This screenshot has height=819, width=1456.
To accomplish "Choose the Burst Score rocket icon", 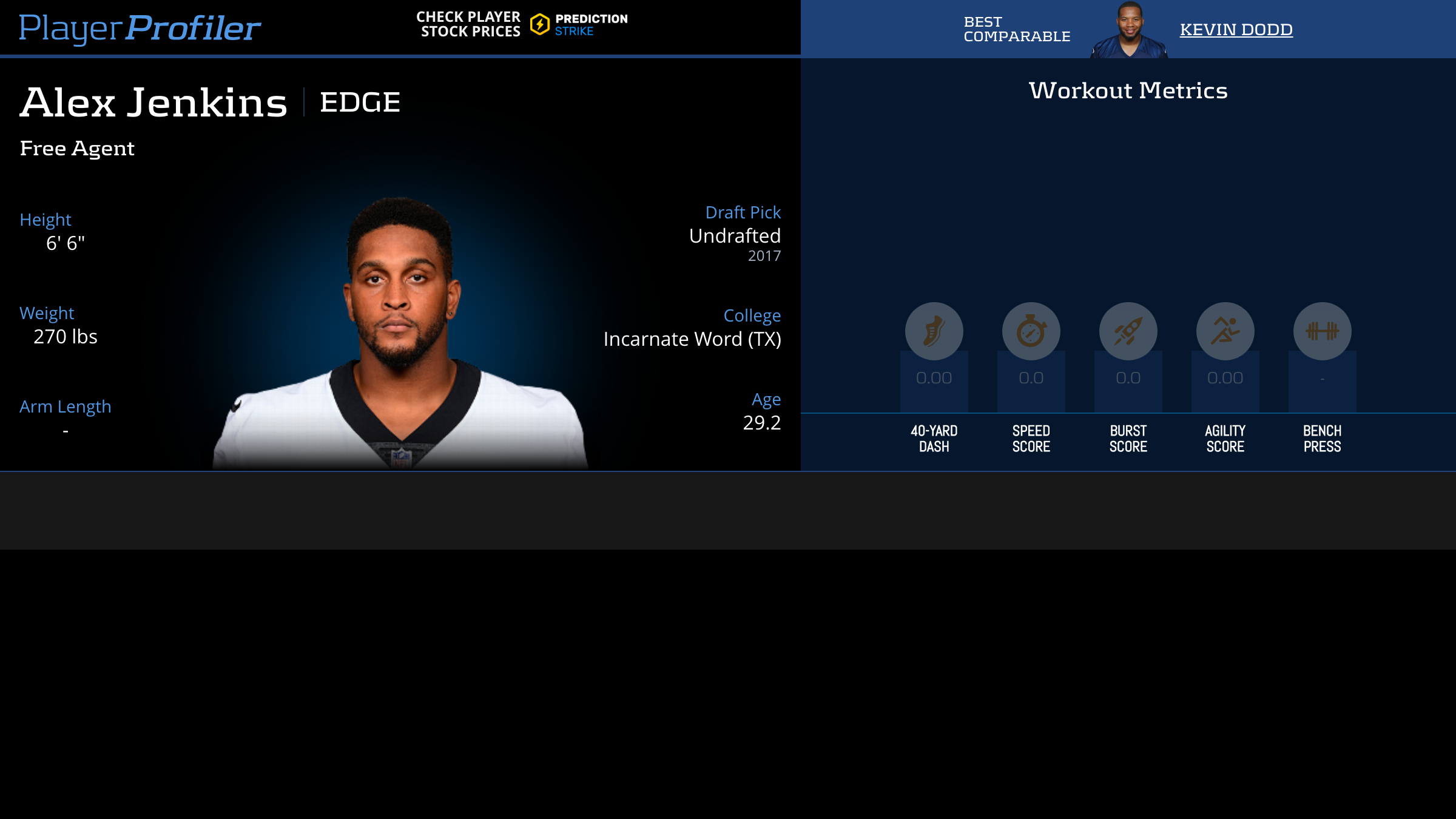I will point(1128,331).
